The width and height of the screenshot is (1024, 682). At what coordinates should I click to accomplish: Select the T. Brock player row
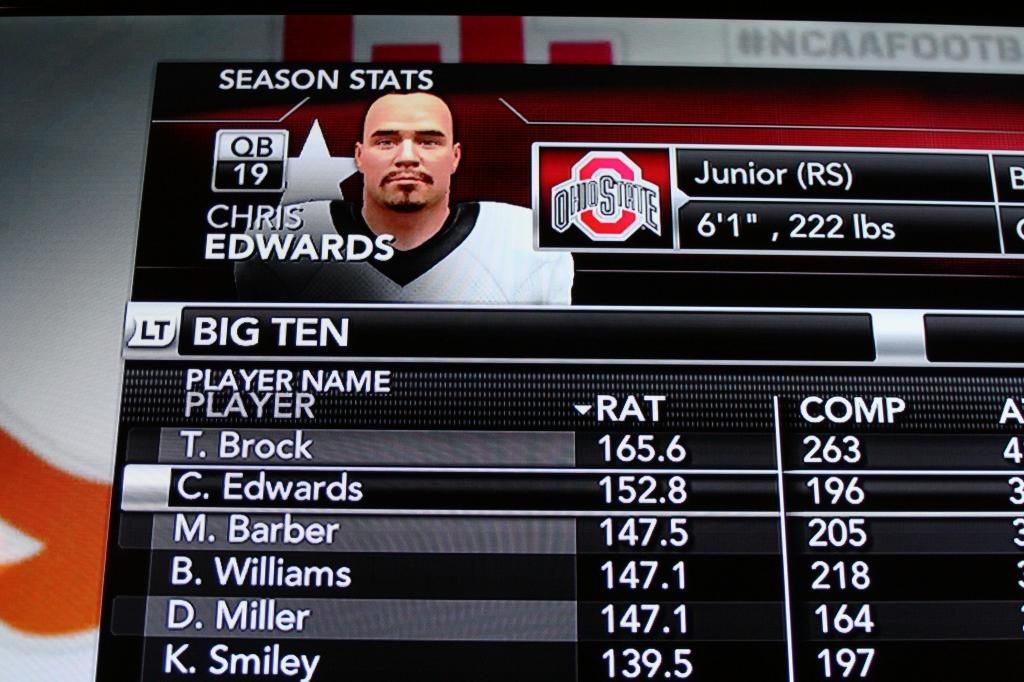246,446
